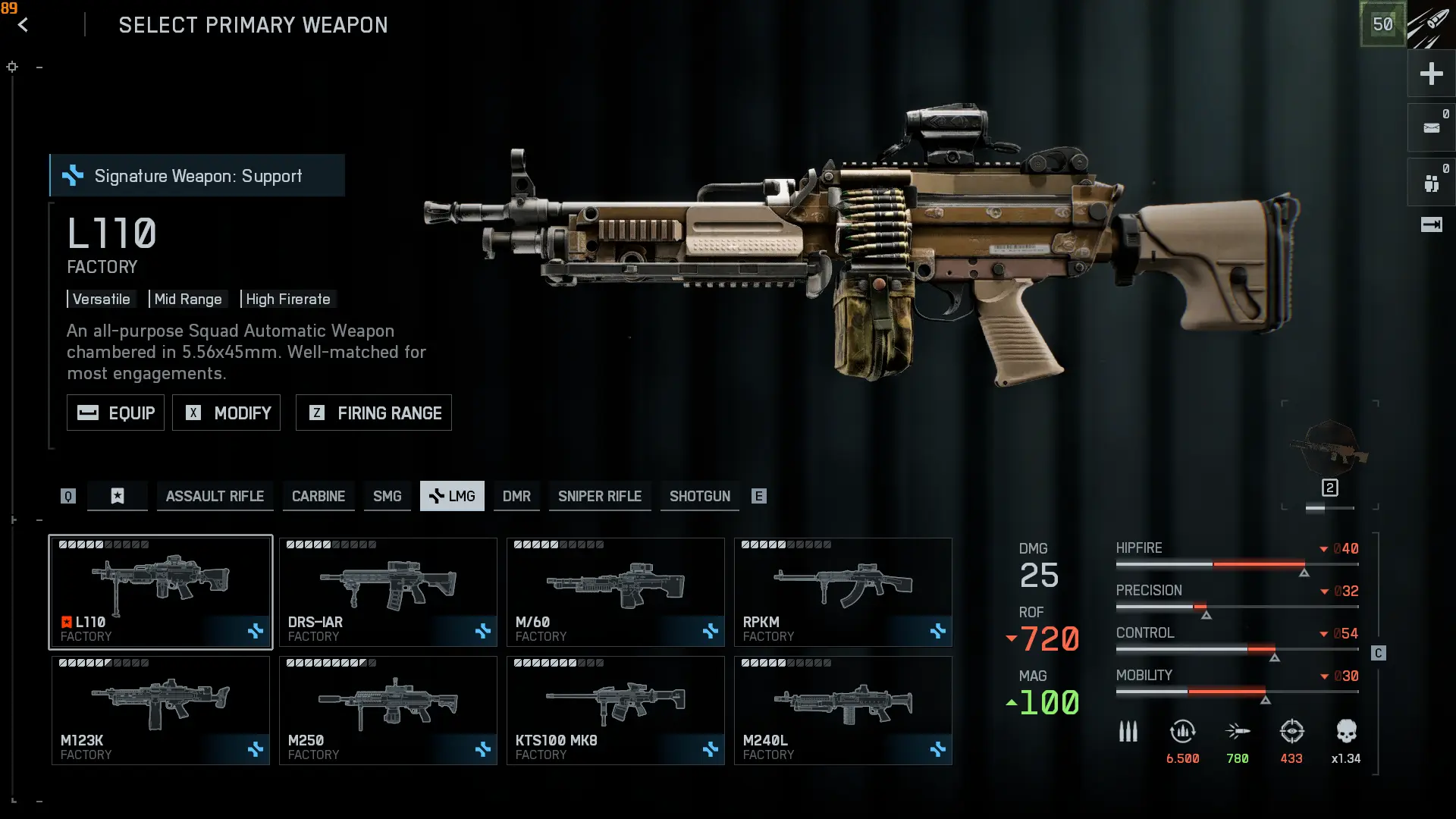
Task: Choose the M/60 machine gun
Action: pos(615,591)
